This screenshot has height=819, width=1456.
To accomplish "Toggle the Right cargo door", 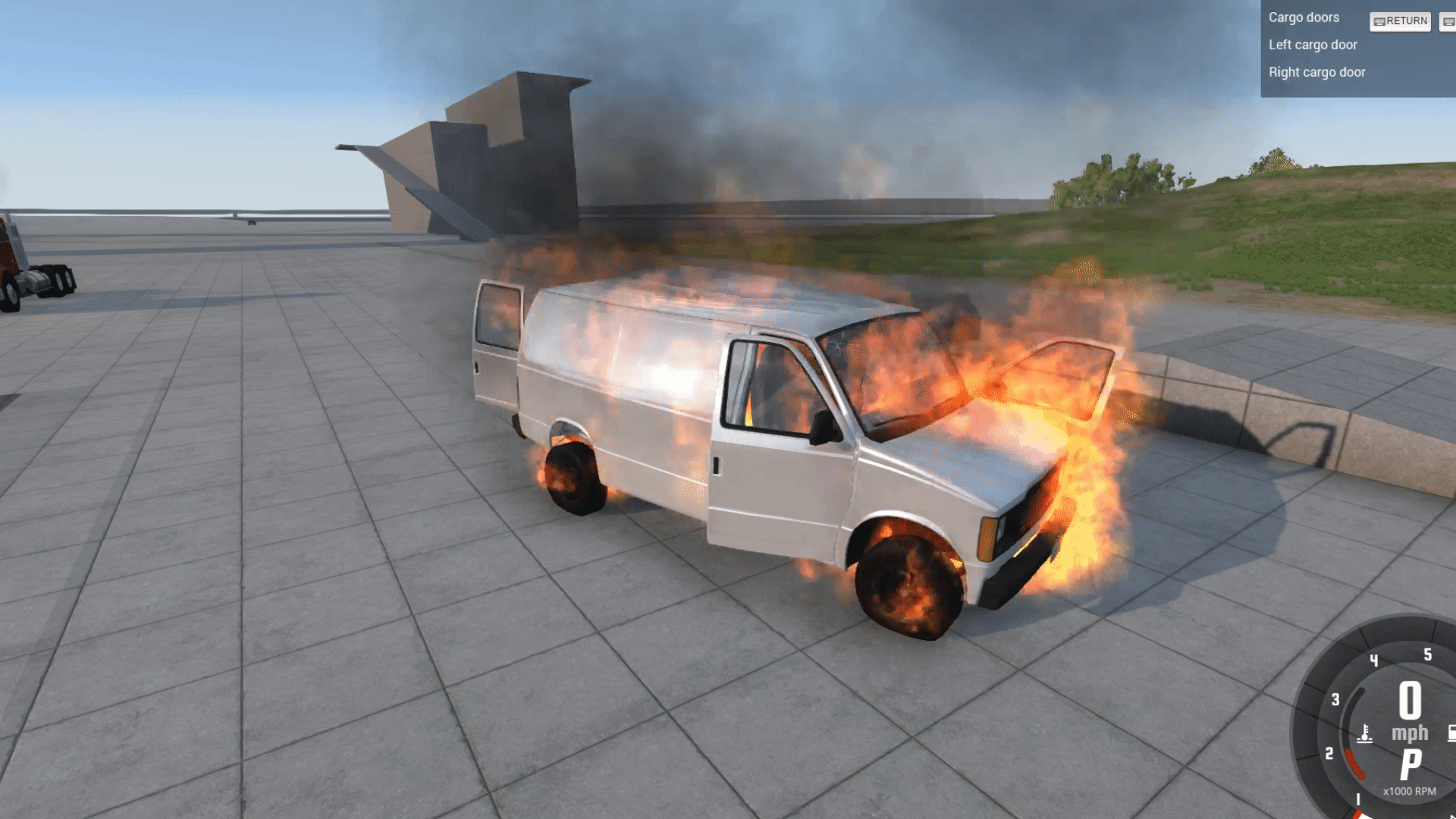I will [x=1316, y=72].
